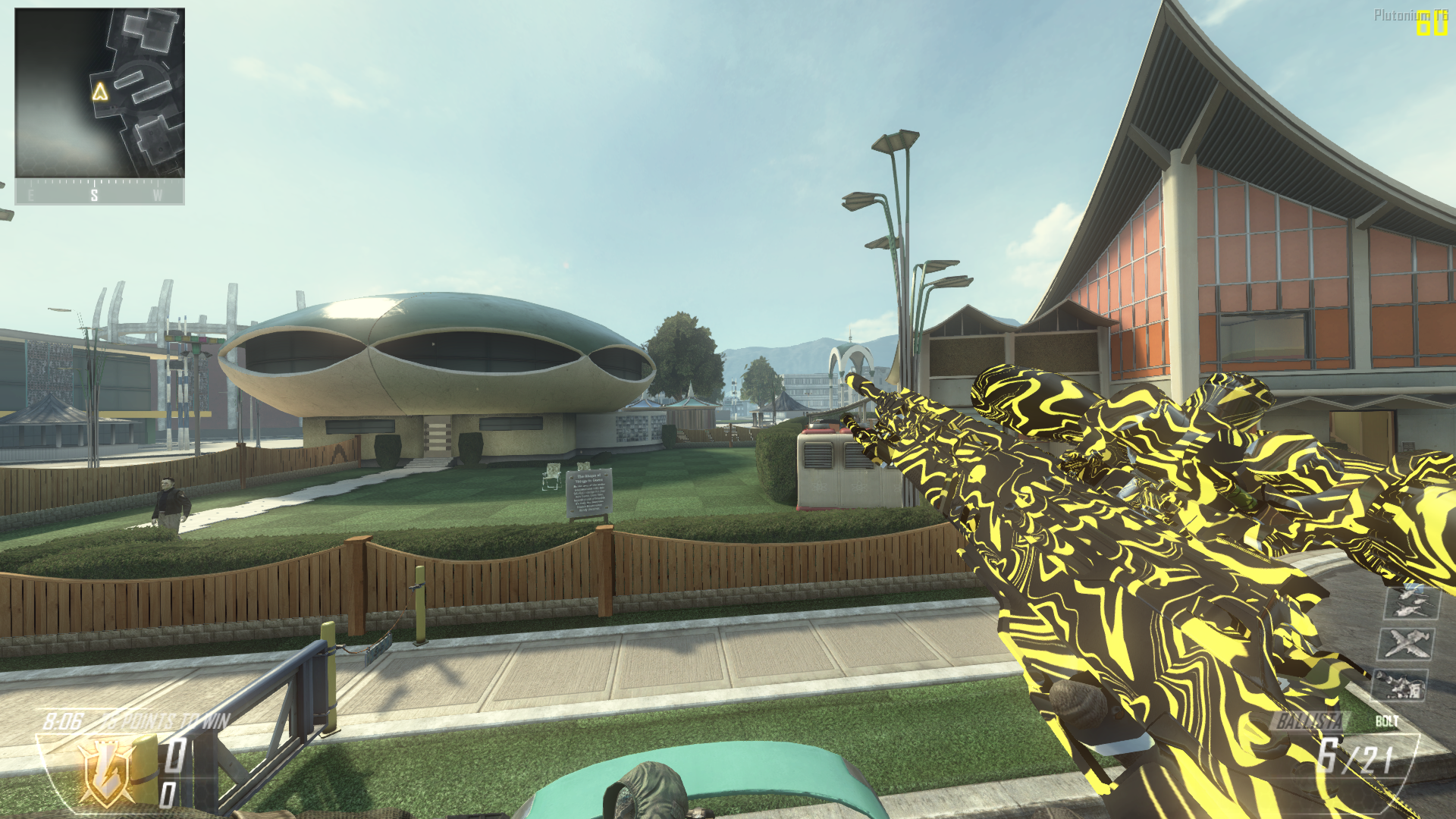Activate the single large plane scorestreak icon
Viewport: 1456px width, 819px height.
click(1404, 644)
